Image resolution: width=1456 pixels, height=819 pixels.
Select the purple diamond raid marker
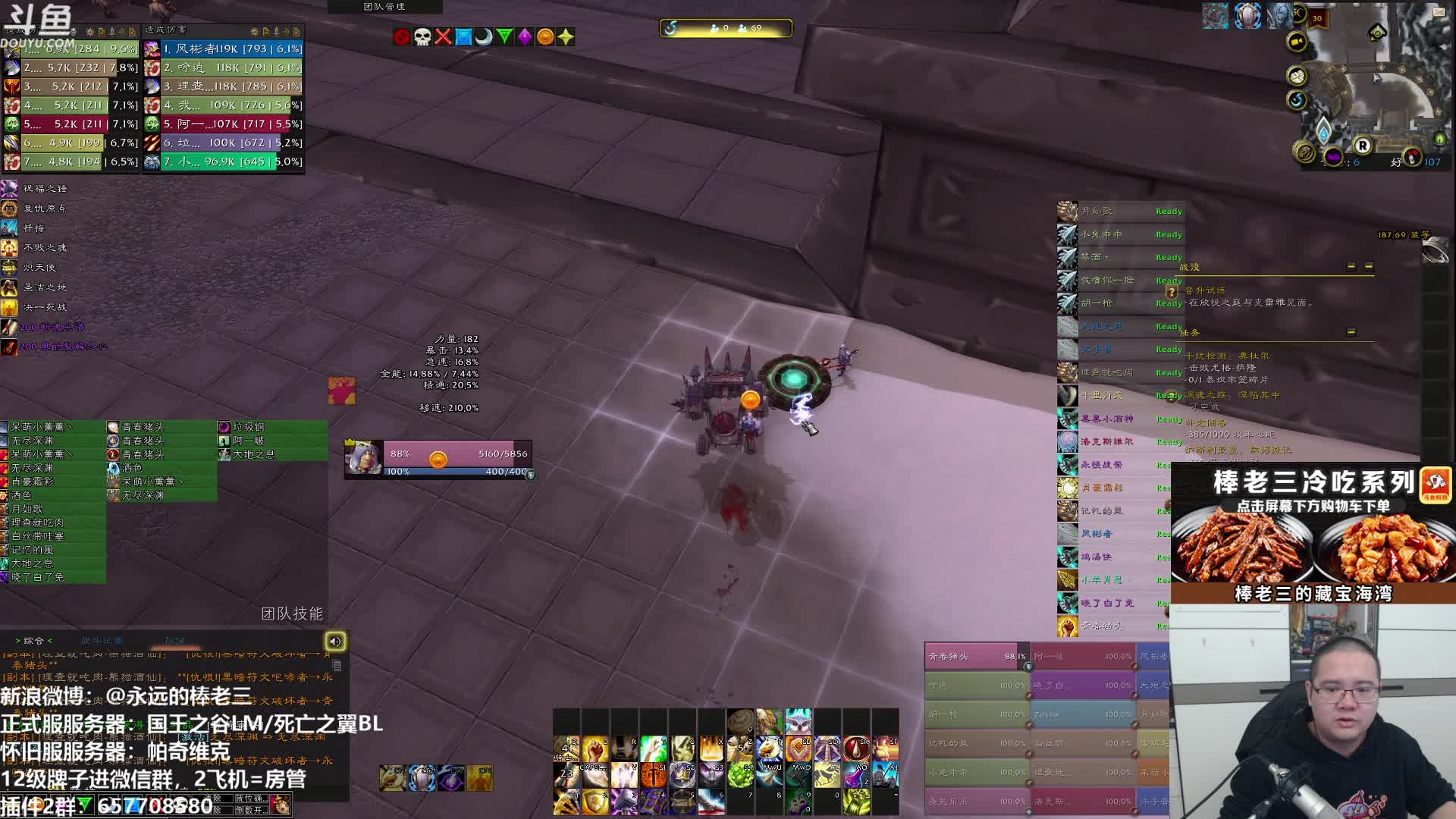525,36
